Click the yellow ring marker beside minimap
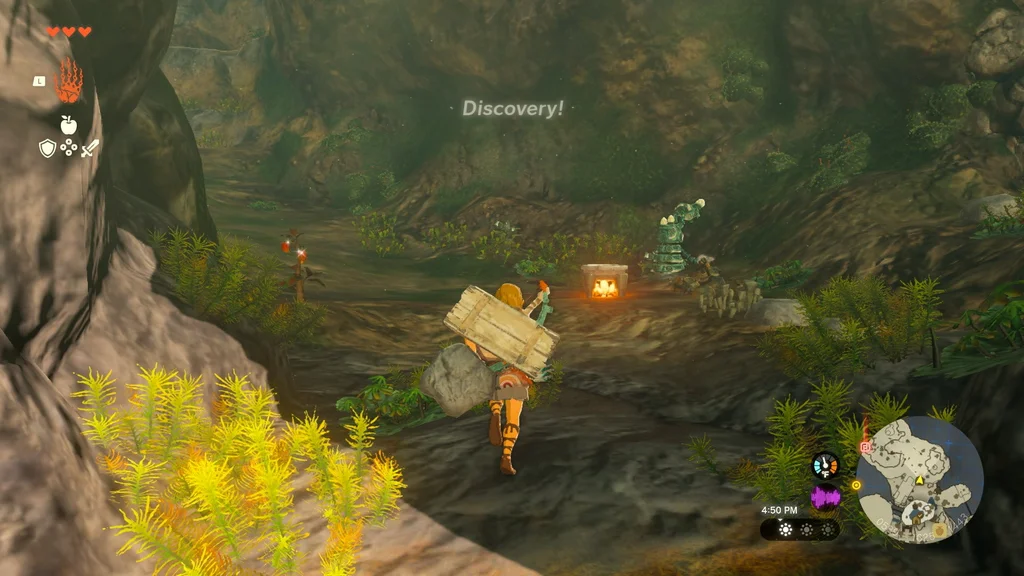Screen dimensions: 1024x576 [856, 486]
